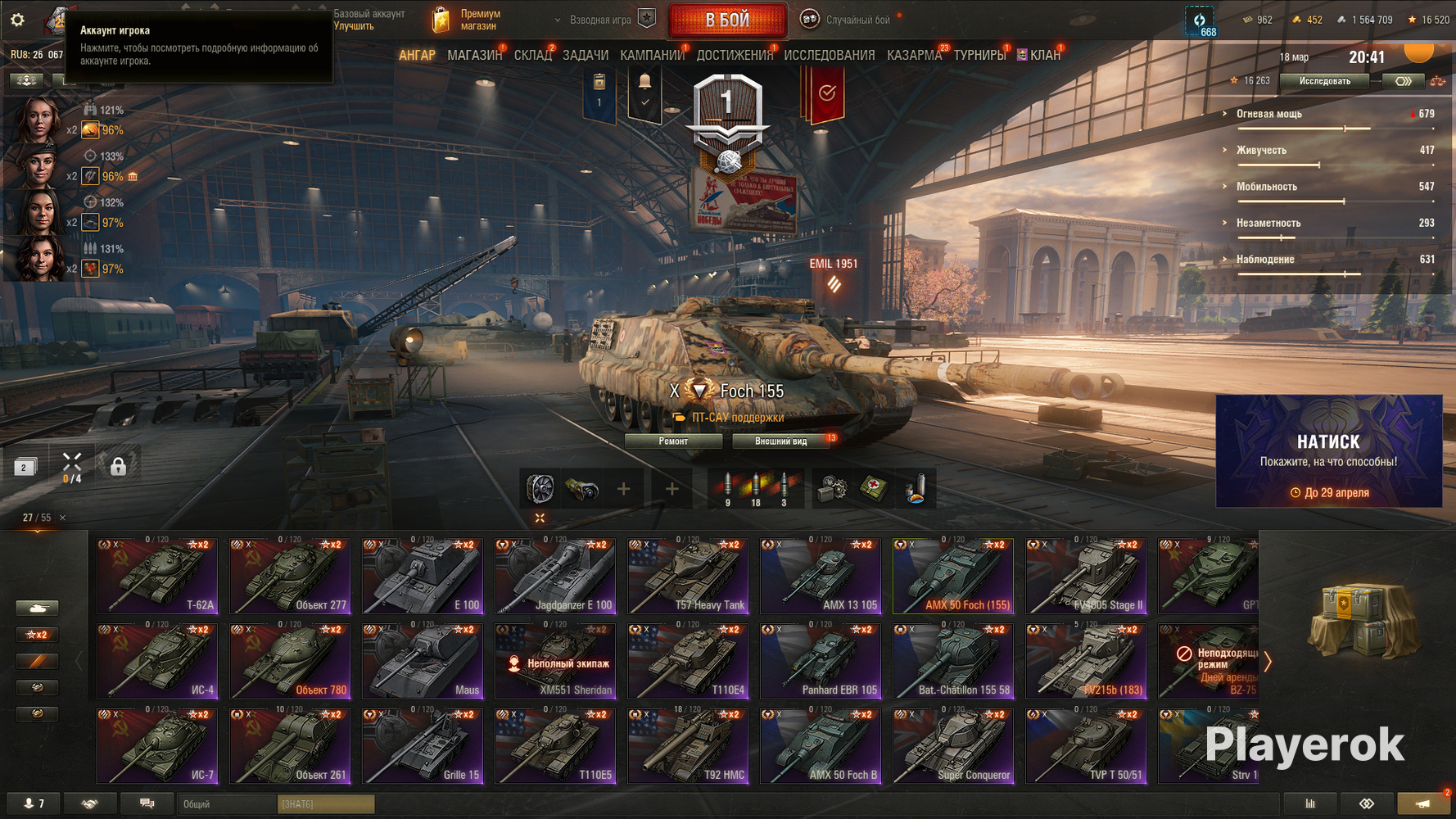Open the Магазин shop tab

[474, 55]
